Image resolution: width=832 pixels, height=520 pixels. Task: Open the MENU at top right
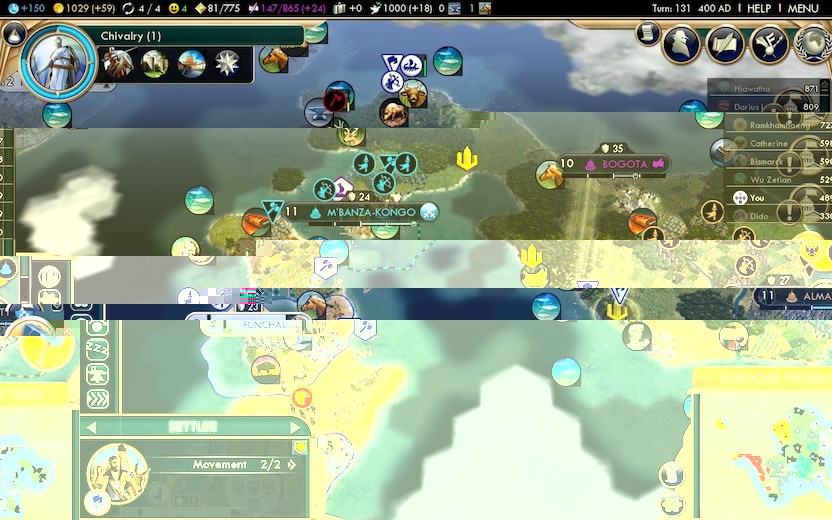coord(802,8)
